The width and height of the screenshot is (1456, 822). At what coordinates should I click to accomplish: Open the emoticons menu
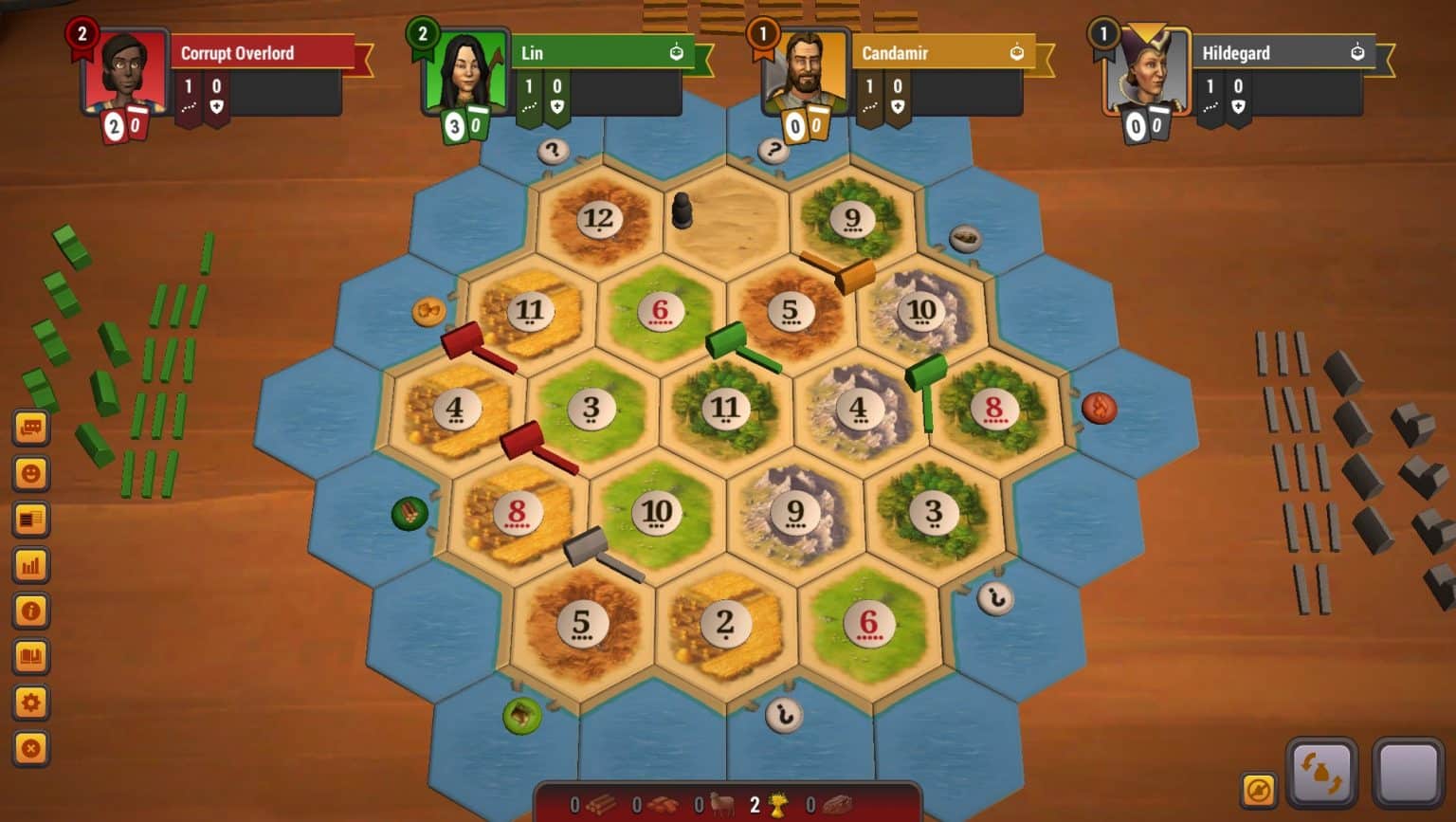[x=31, y=472]
